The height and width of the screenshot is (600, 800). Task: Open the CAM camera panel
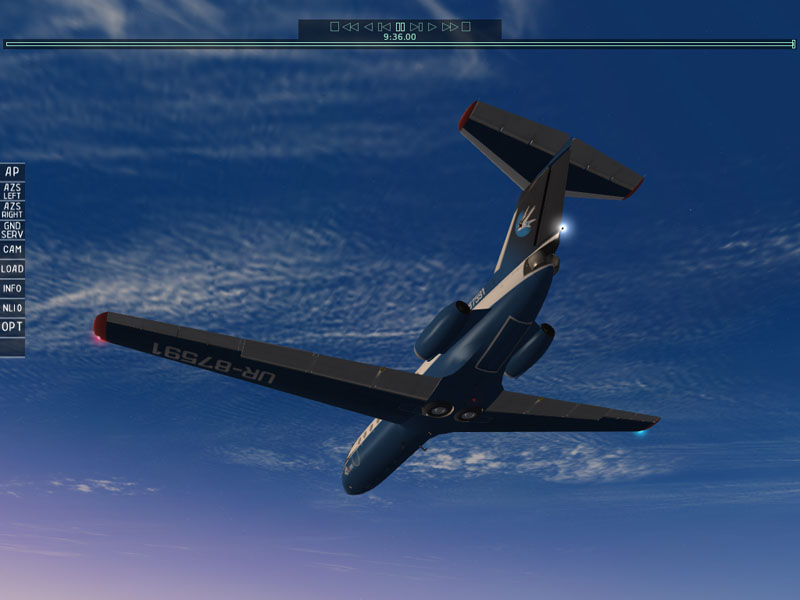click(x=12, y=249)
